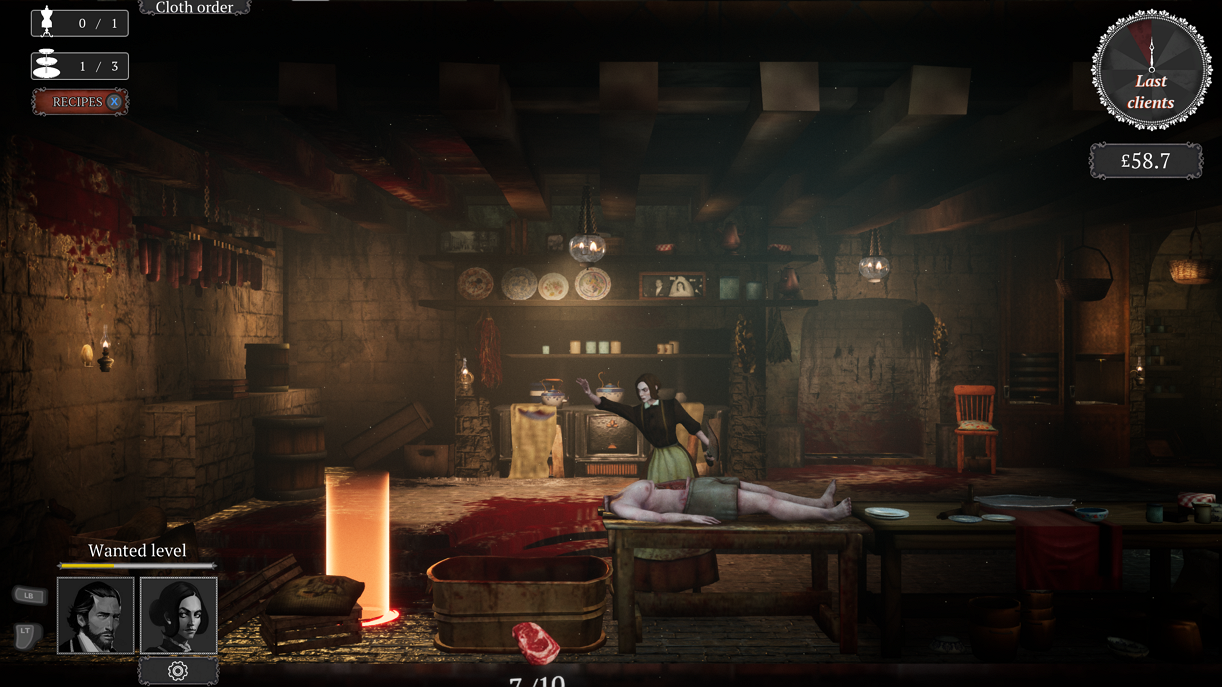Click the Last clients clock dial
The height and width of the screenshot is (687, 1222).
[1150, 71]
